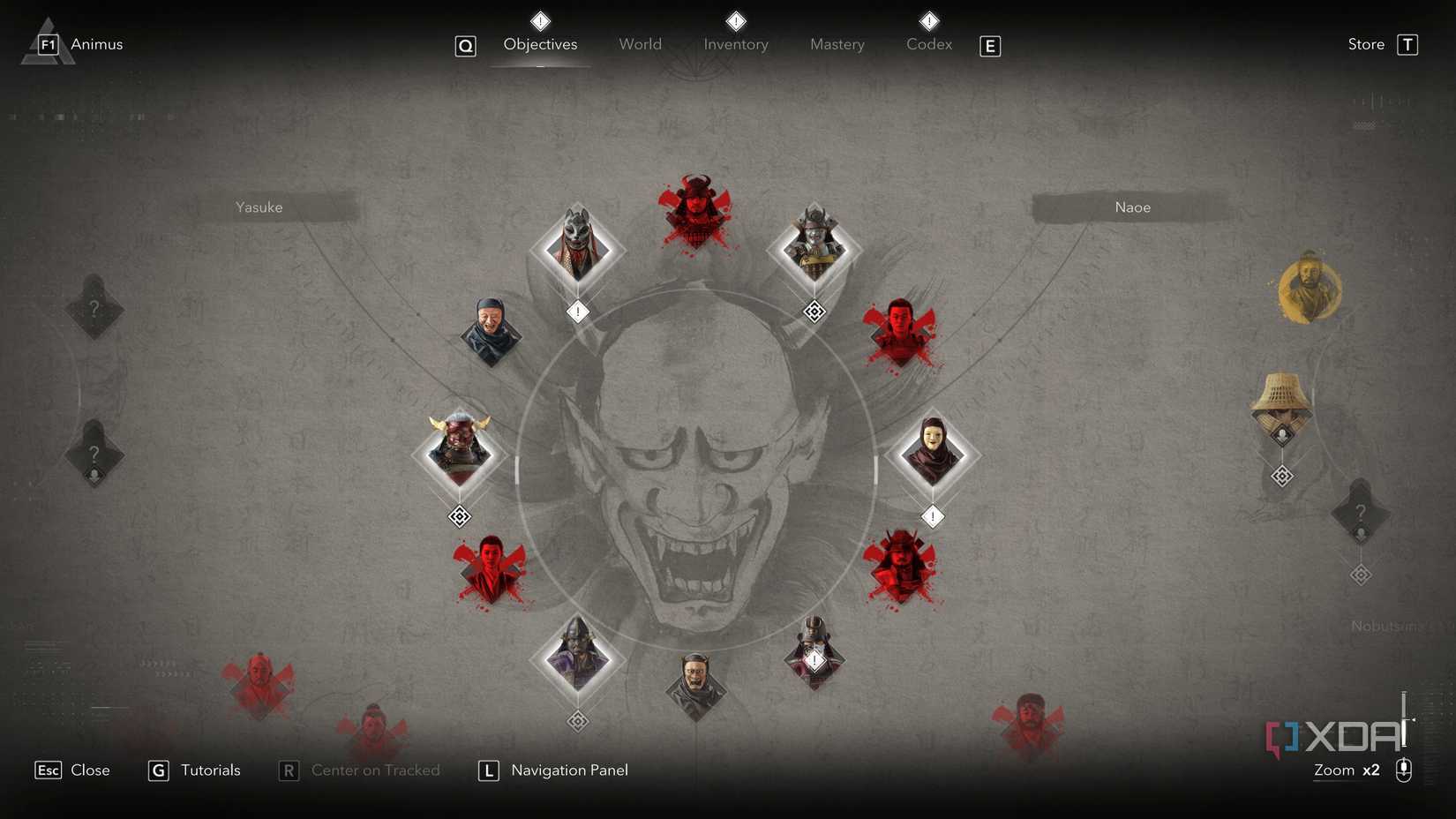Viewport: 1456px width, 819px height.
Task: Open the horned red oni samurai target
Action: pos(459,453)
